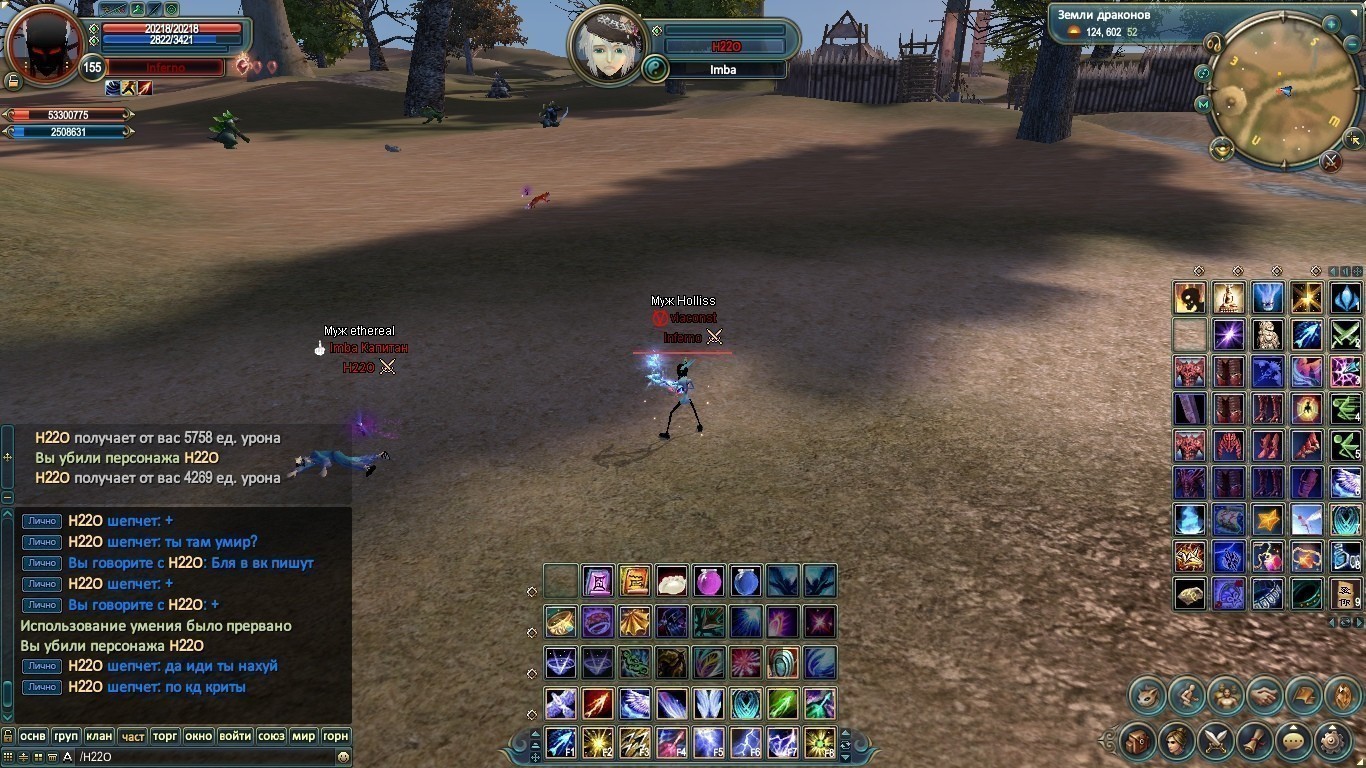1366x768 pixels.
Task: Select the H22O target portrait
Action: pos(607,47)
